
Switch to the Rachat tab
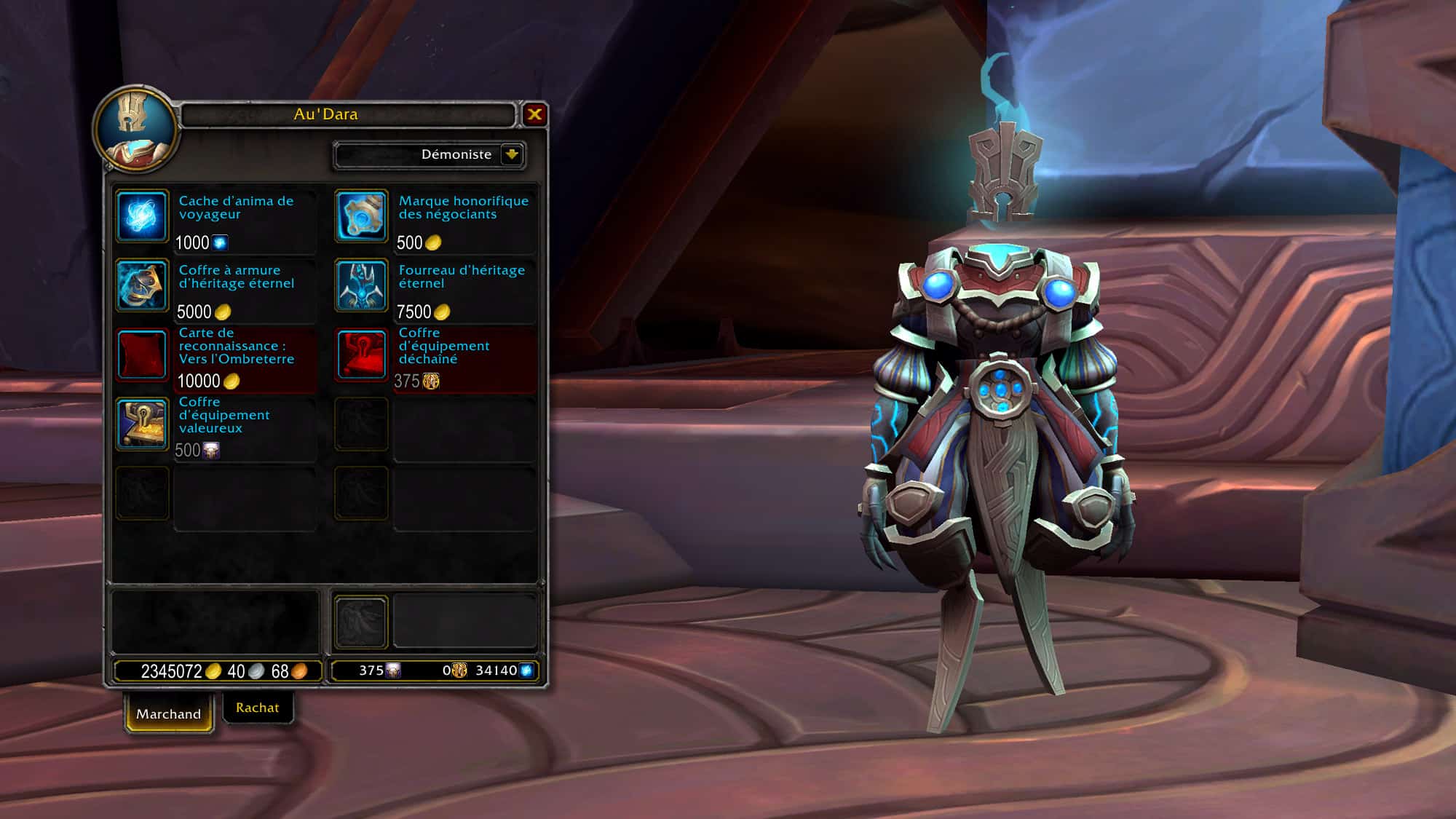[x=257, y=708]
